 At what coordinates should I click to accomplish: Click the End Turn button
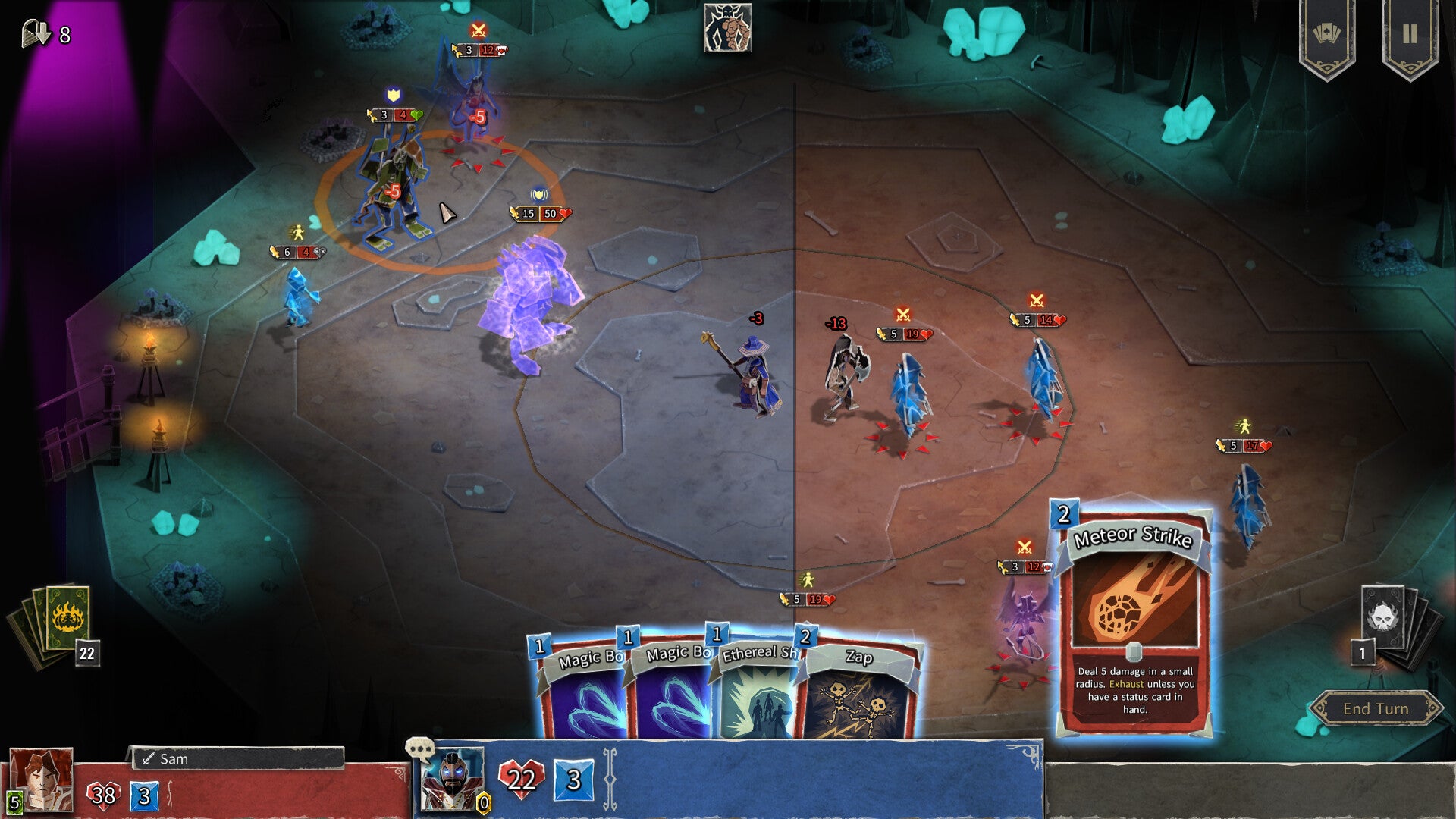click(x=1376, y=708)
